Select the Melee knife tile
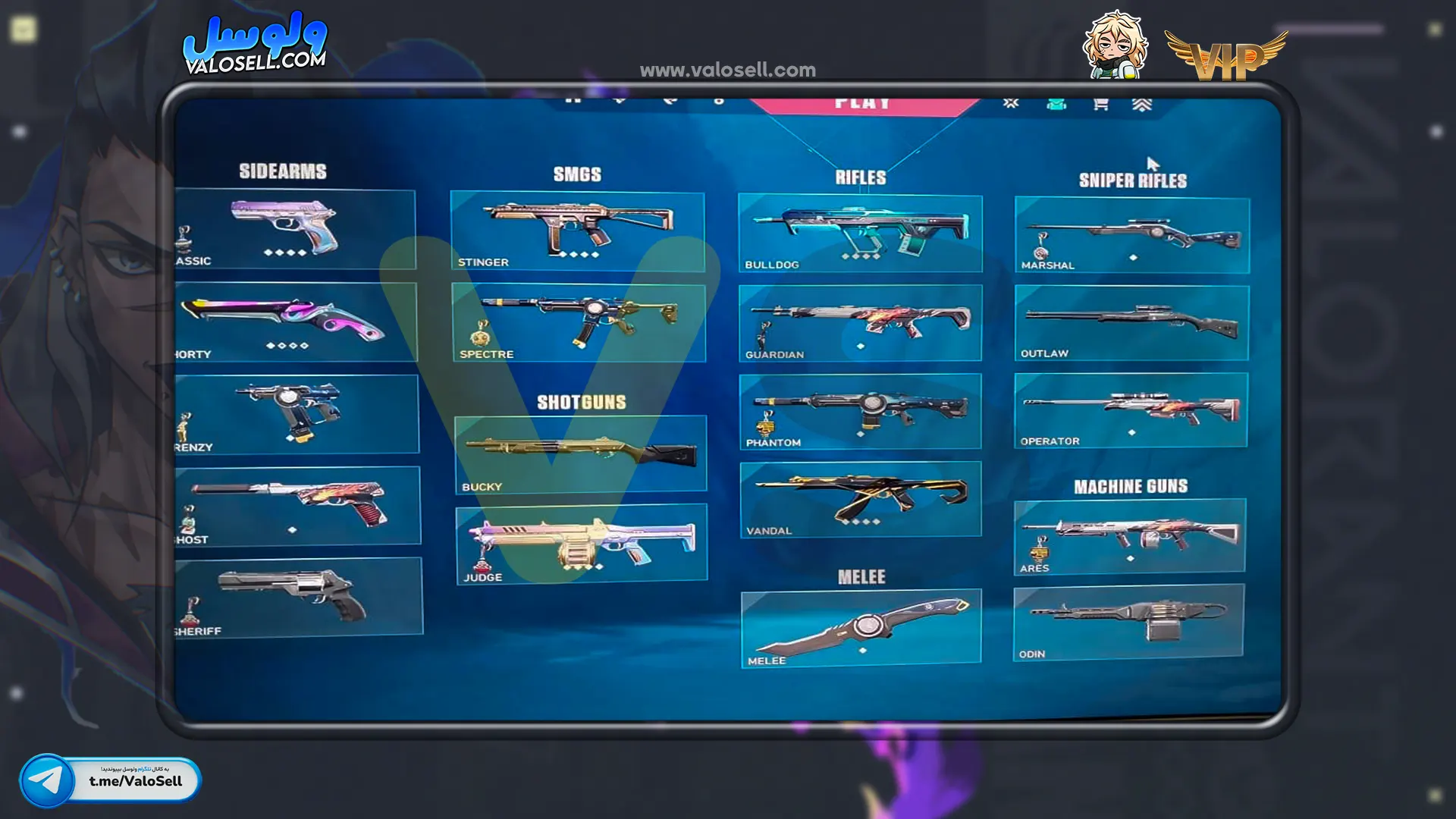The width and height of the screenshot is (1456, 819). [x=861, y=628]
